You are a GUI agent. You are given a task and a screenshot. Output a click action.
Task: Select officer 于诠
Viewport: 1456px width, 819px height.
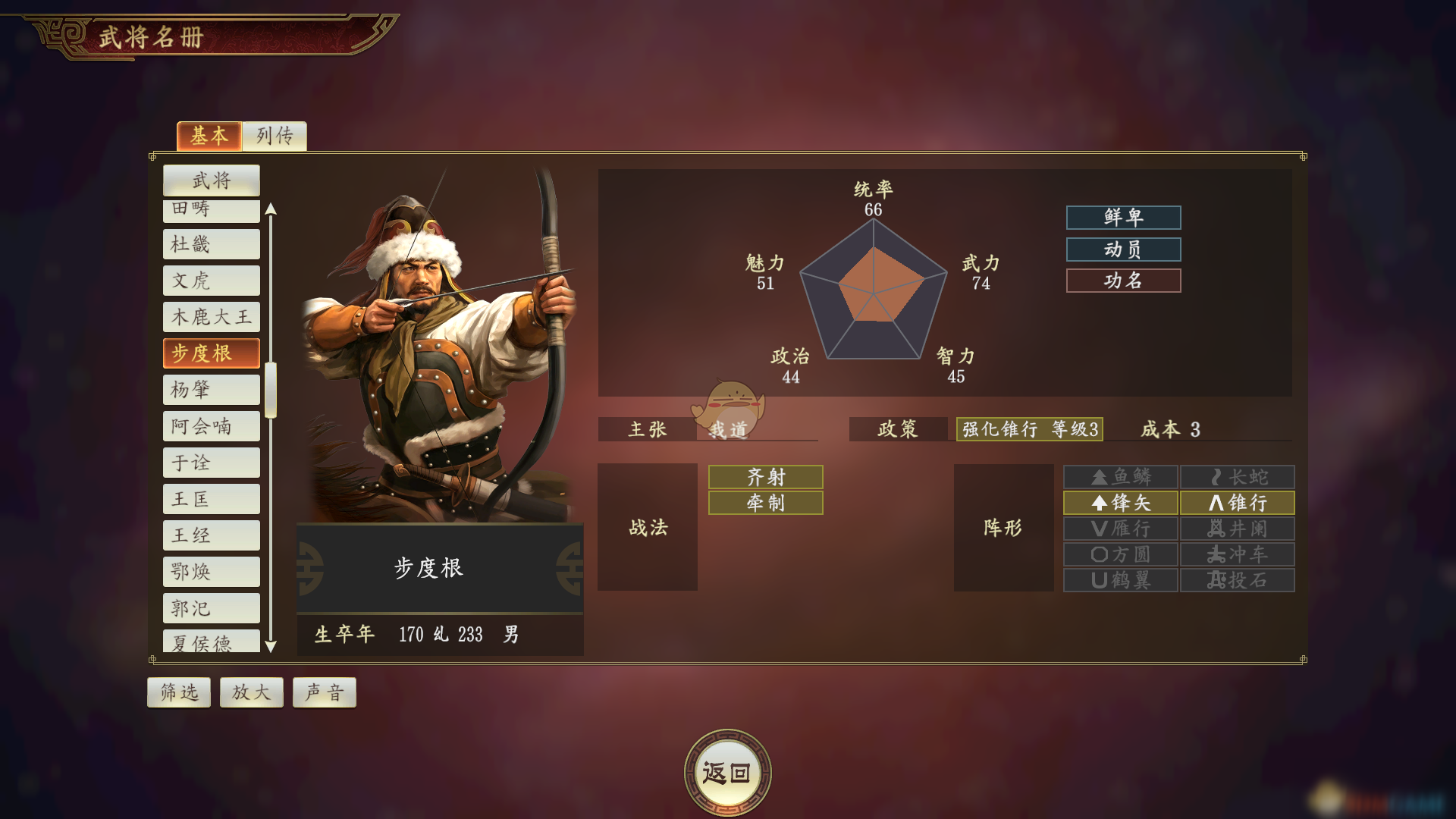[x=211, y=463]
